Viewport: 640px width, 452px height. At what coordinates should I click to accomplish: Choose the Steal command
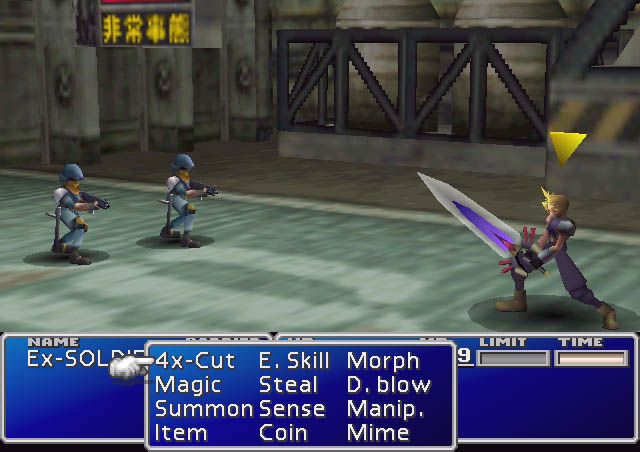[288, 385]
